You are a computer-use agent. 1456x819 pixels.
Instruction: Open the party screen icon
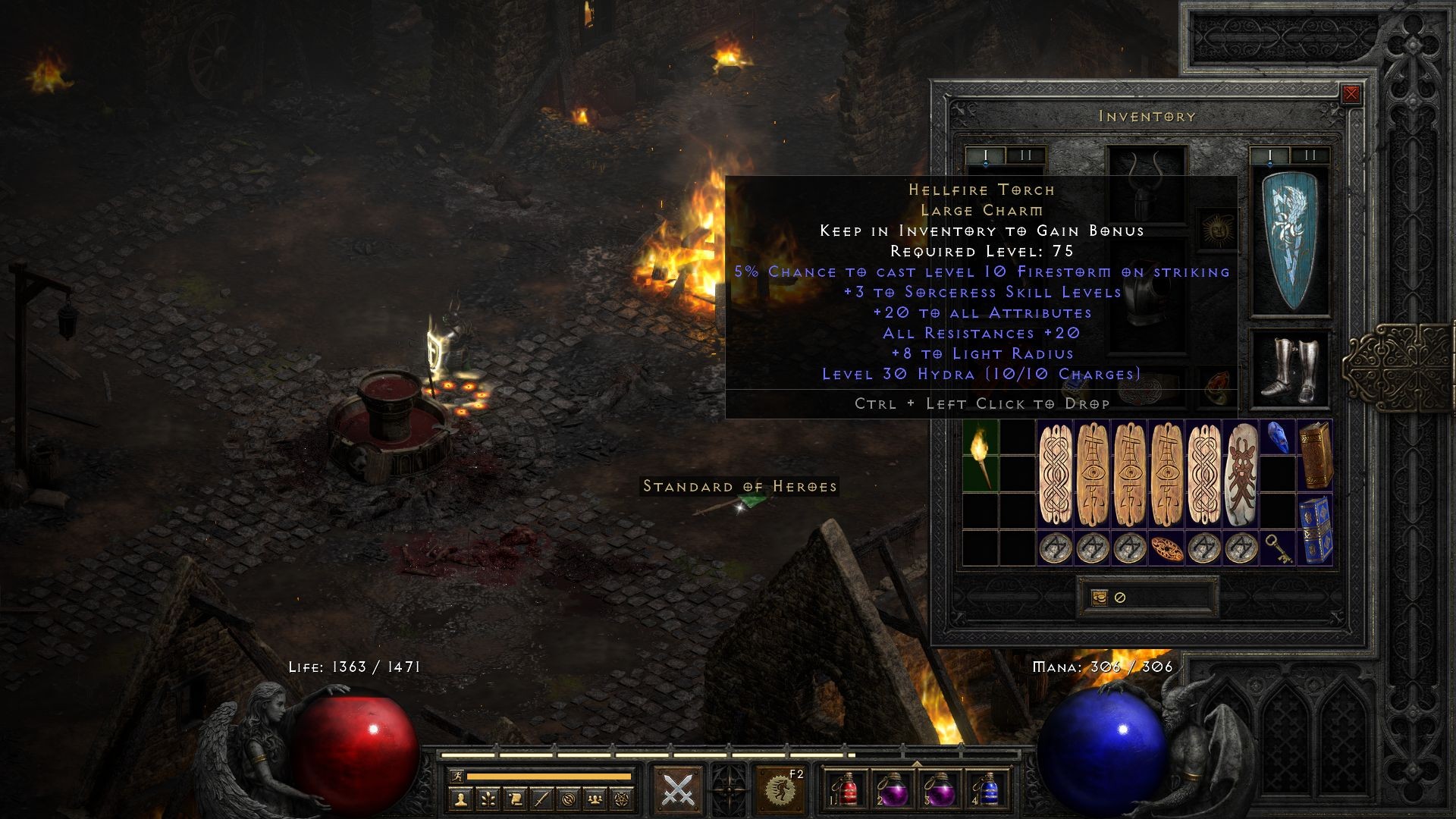click(x=595, y=799)
